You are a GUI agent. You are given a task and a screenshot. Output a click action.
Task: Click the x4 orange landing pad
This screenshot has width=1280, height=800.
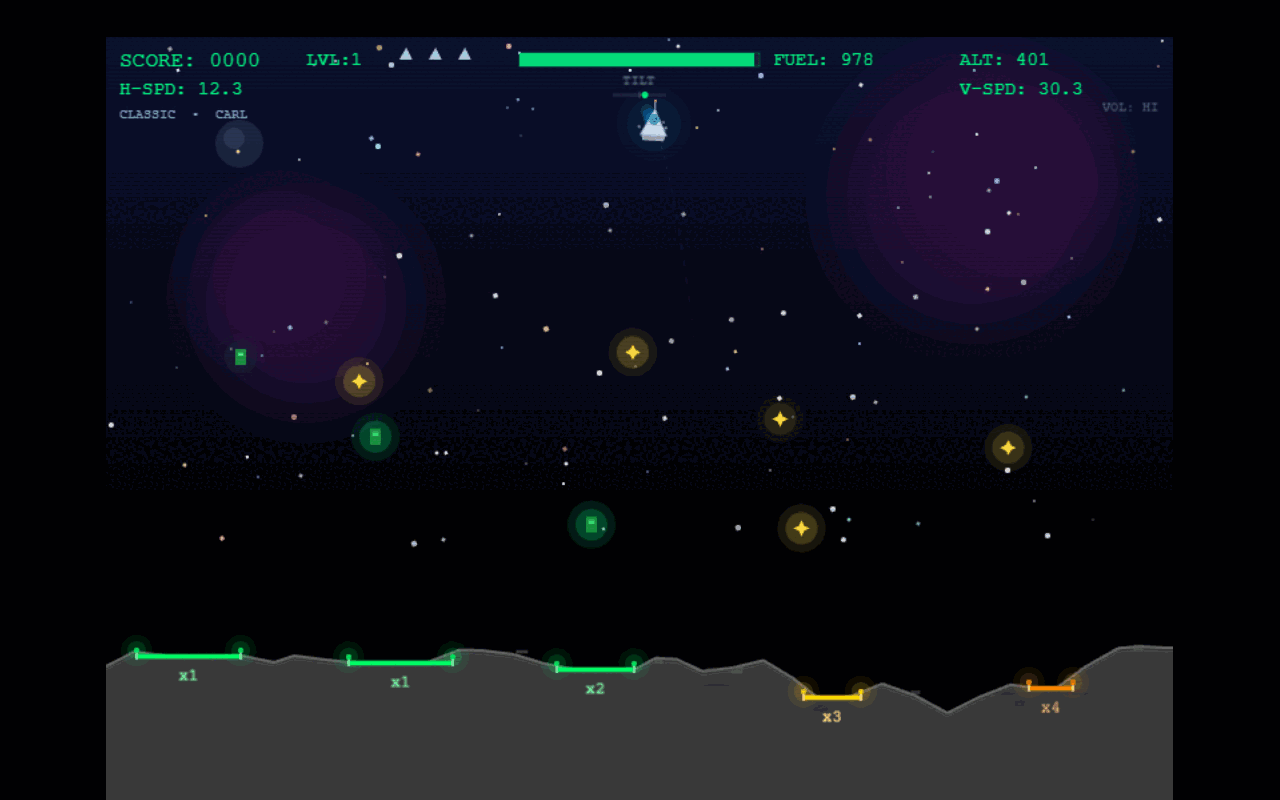(x=1050, y=686)
